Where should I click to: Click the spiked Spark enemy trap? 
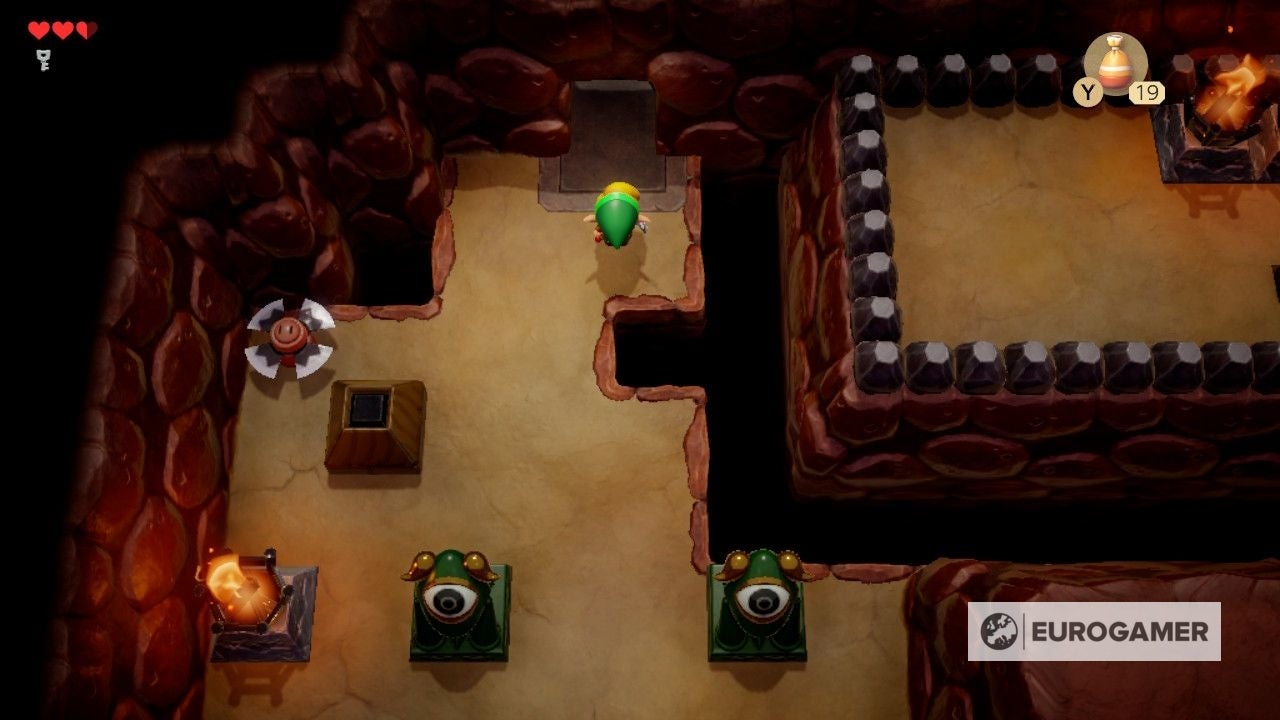coord(288,340)
